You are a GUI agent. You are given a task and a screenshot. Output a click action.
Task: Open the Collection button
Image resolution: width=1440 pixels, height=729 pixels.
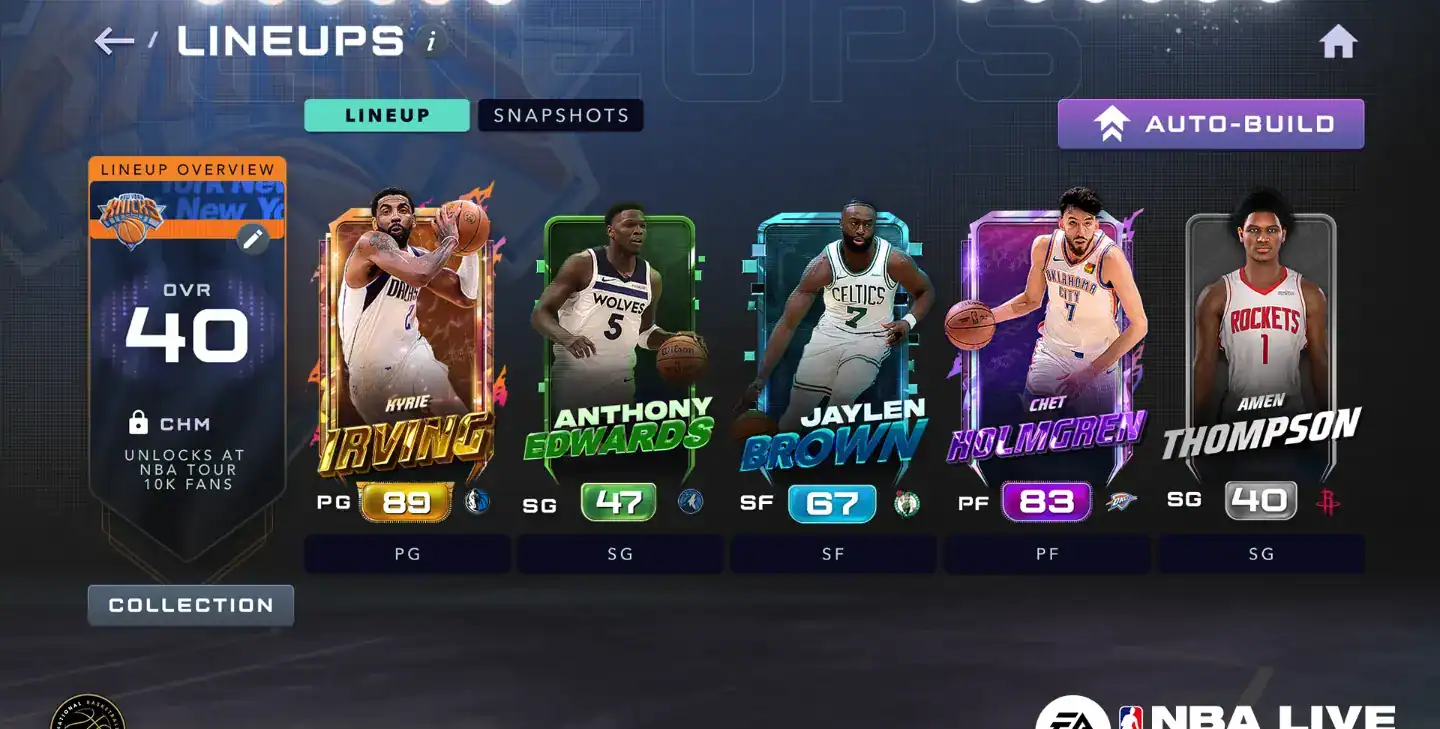(x=191, y=605)
